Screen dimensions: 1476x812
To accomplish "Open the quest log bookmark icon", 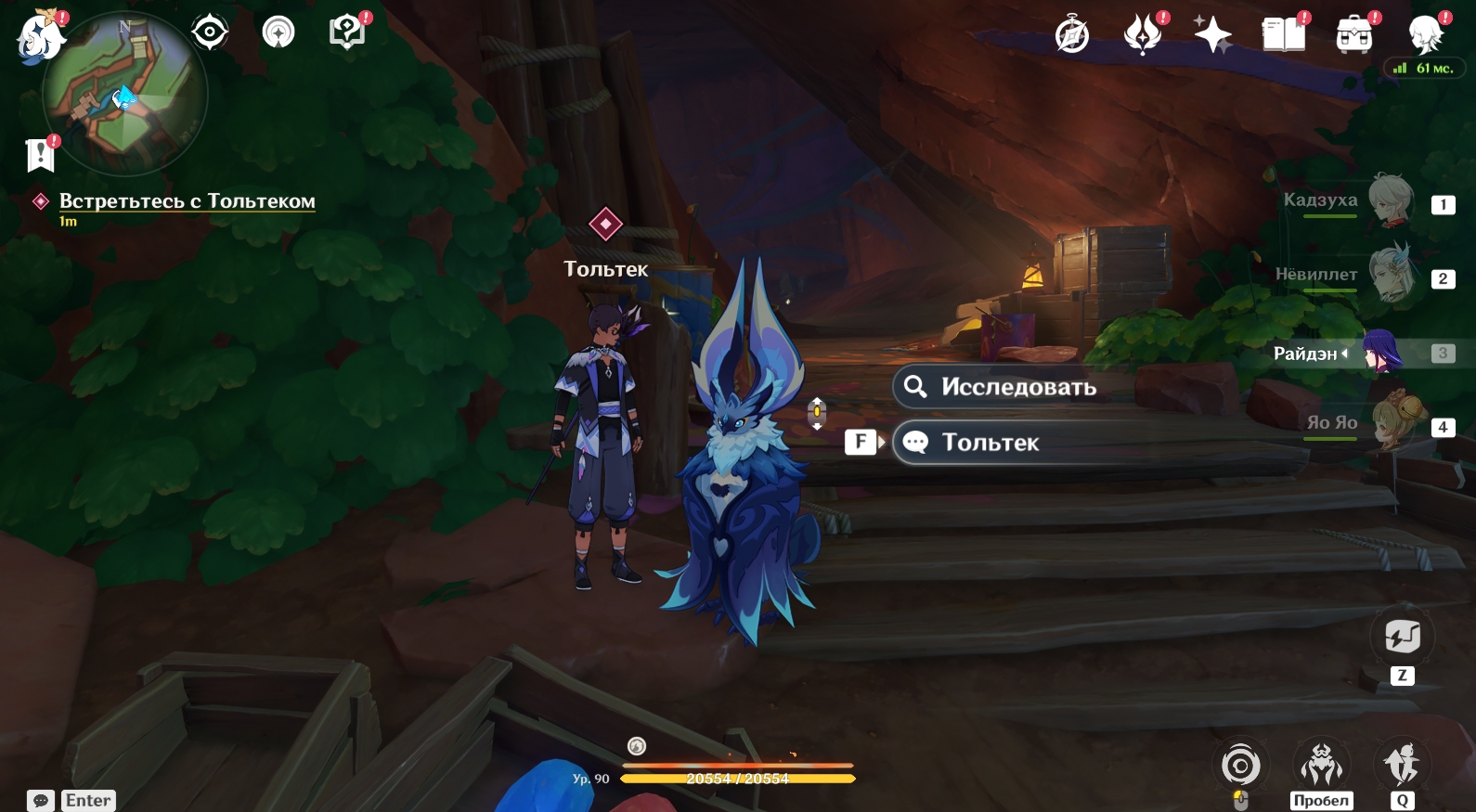I will 40,155.
